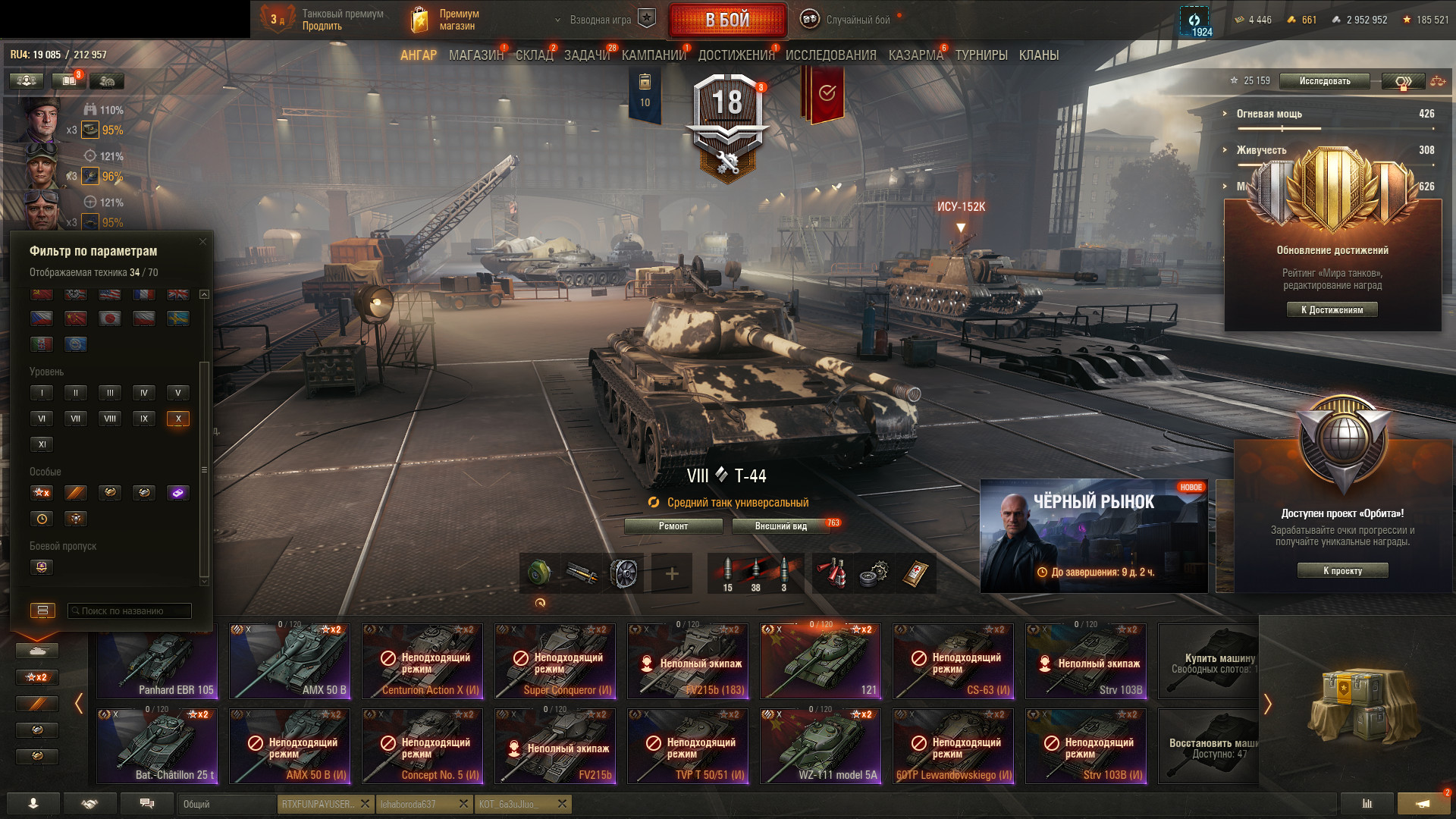Image resolution: width=1456 pixels, height=819 pixels.
Task: Close the lehaboroda637 chat tab
Action: (x=464, y=804)
